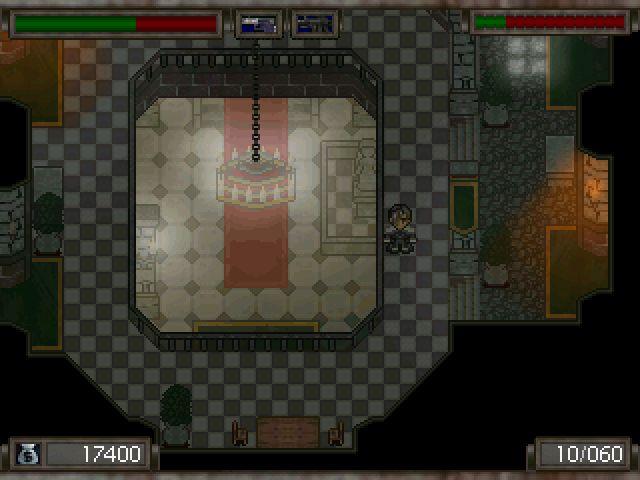Select the right weapon slot icon
This screenshot has height=480, width=640.
tap(314, 24)
